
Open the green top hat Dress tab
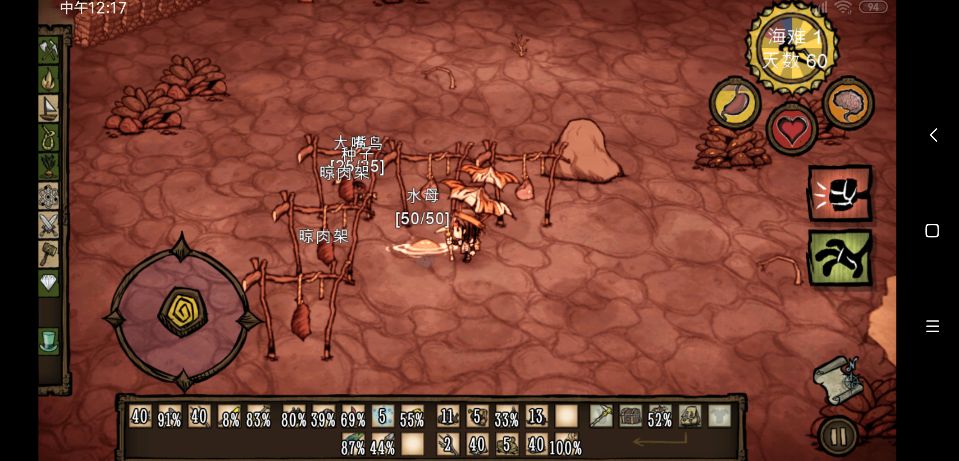(49, 341)
